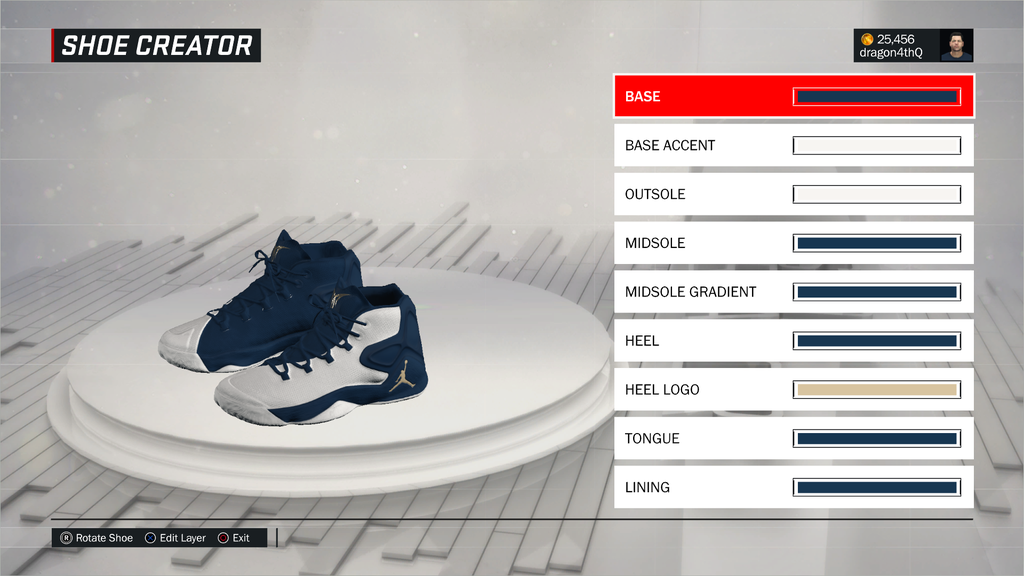Image resolution: width=1024 pixels, height=576 pixels.
Task: Select the highlighted BASE layer row
Action: (793, 97)
